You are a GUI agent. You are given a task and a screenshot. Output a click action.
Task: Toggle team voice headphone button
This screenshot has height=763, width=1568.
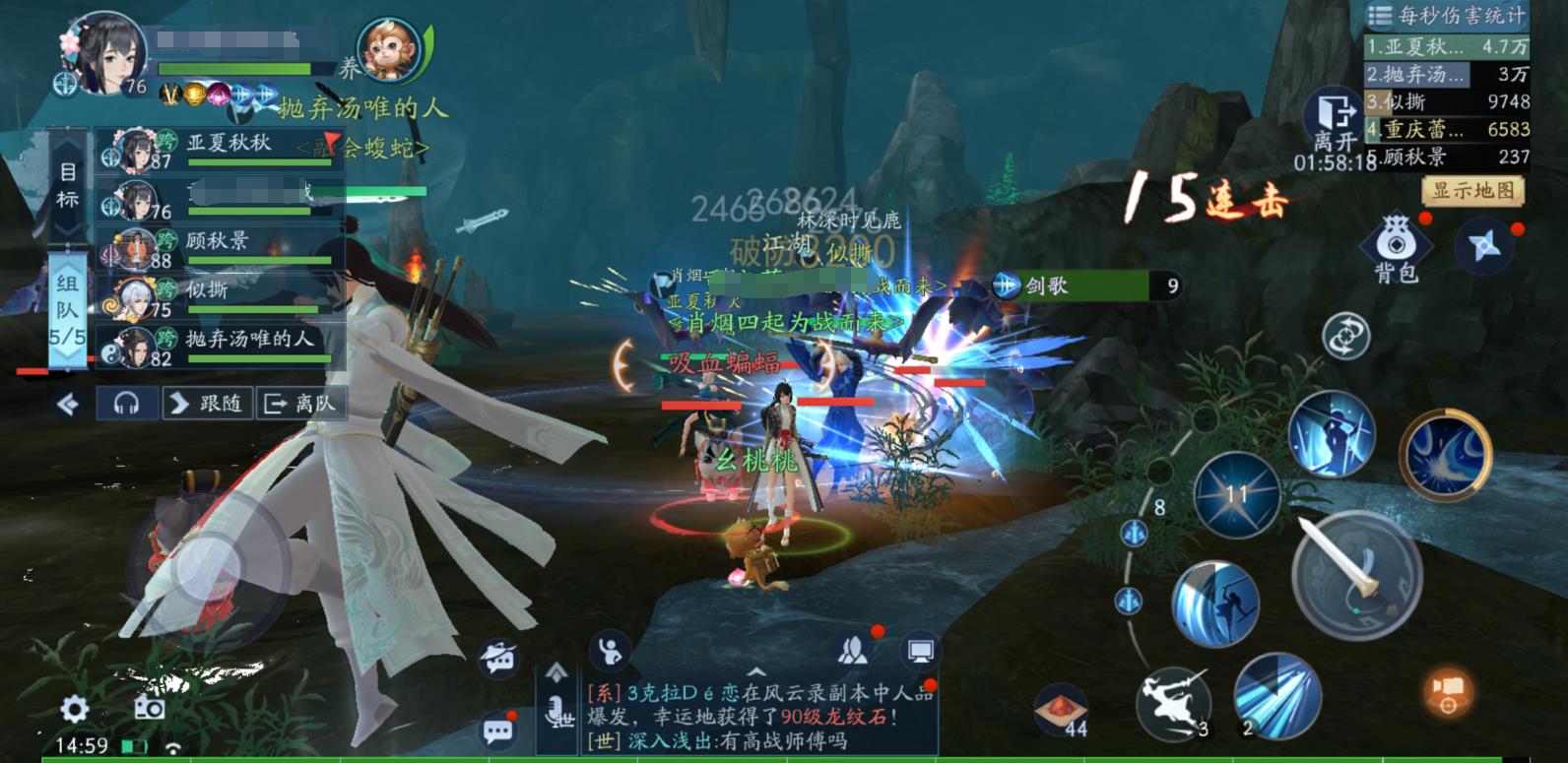coord(126,404)
